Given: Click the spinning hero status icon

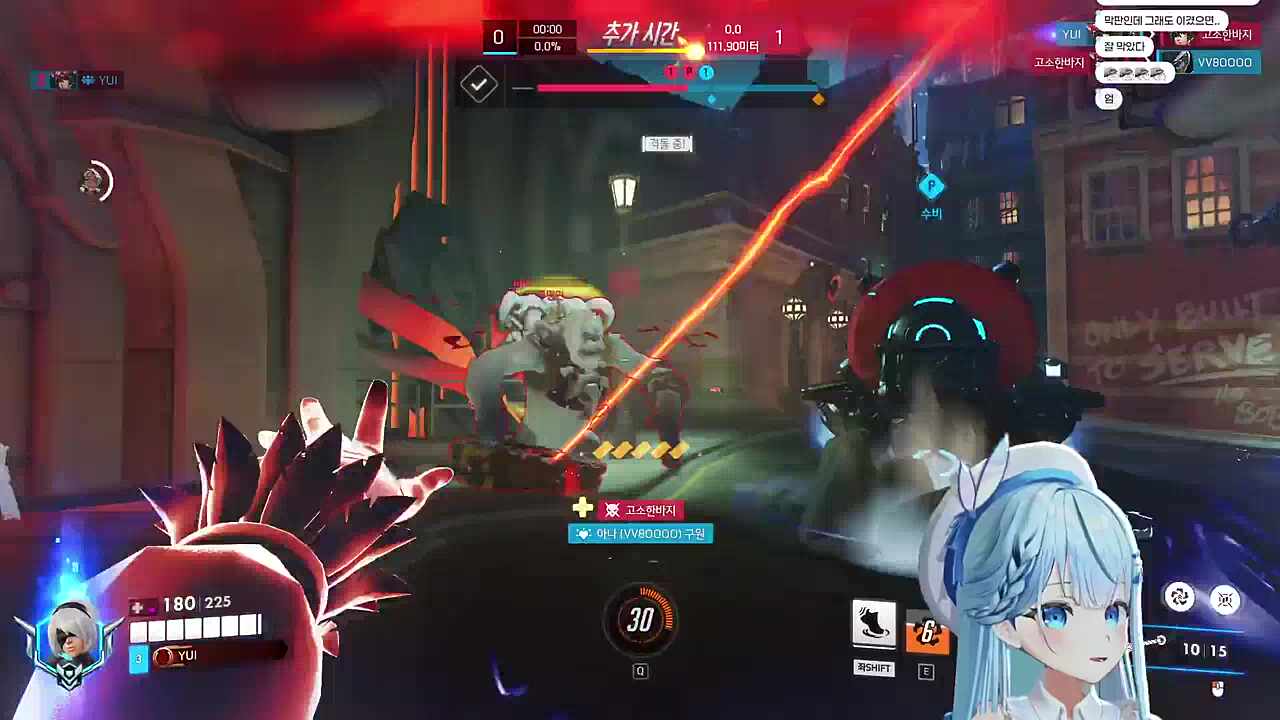Looking at the screenshot, I should coord(95,181).
